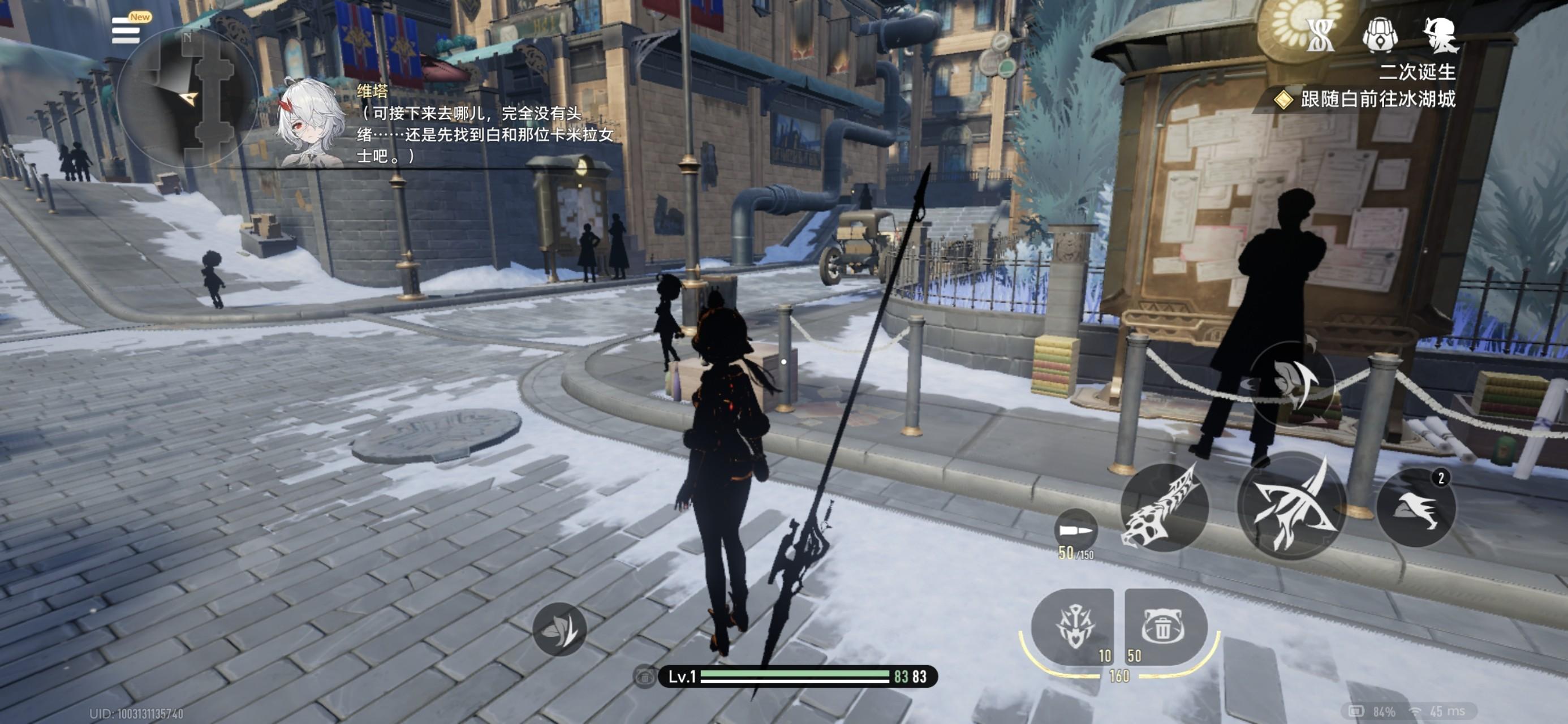Screen dimensions: 1568x724
Task: Open the character head silhouette icon
Action: click(x=1440, y=35)
